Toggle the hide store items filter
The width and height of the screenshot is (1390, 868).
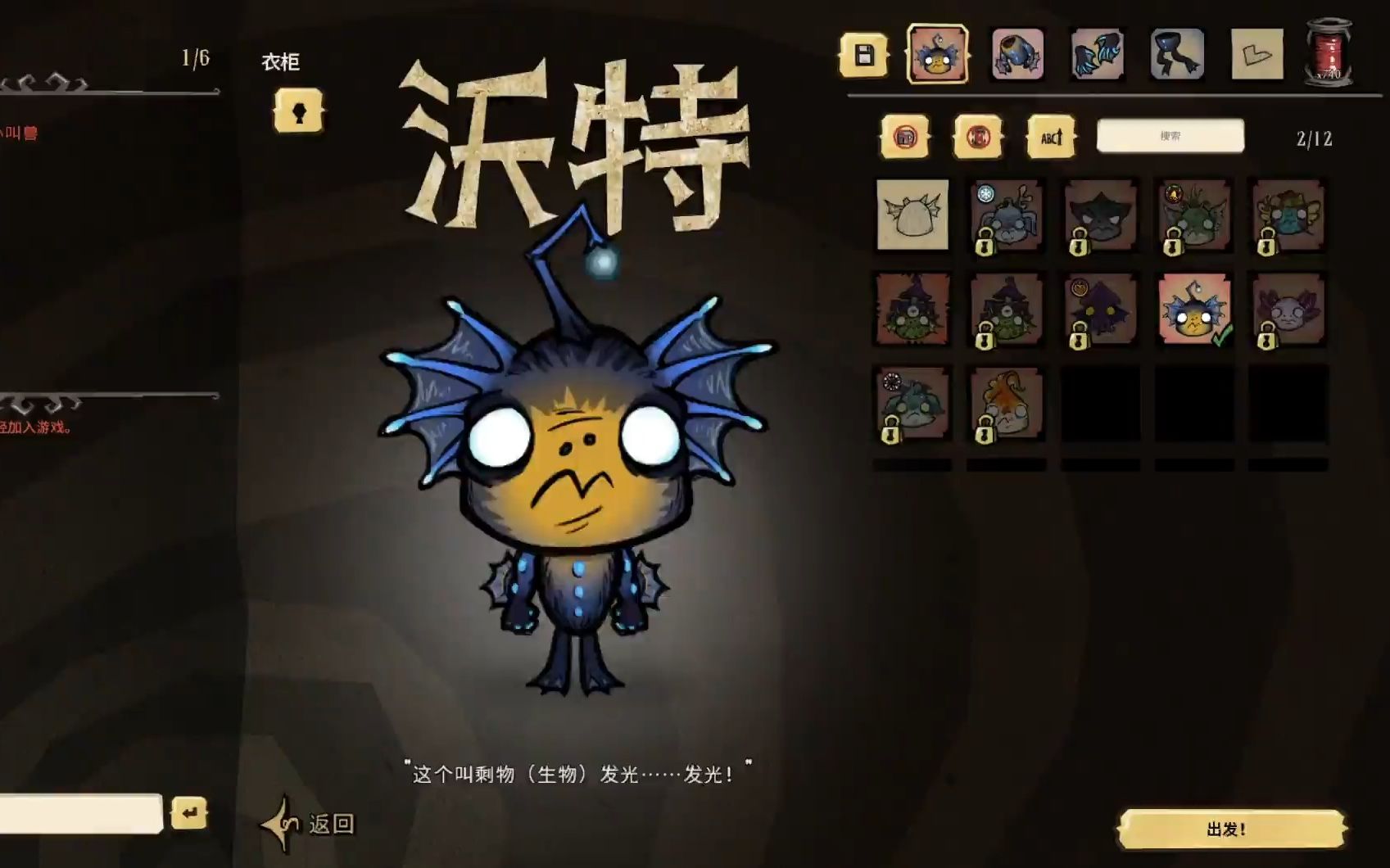coord(903,138)
